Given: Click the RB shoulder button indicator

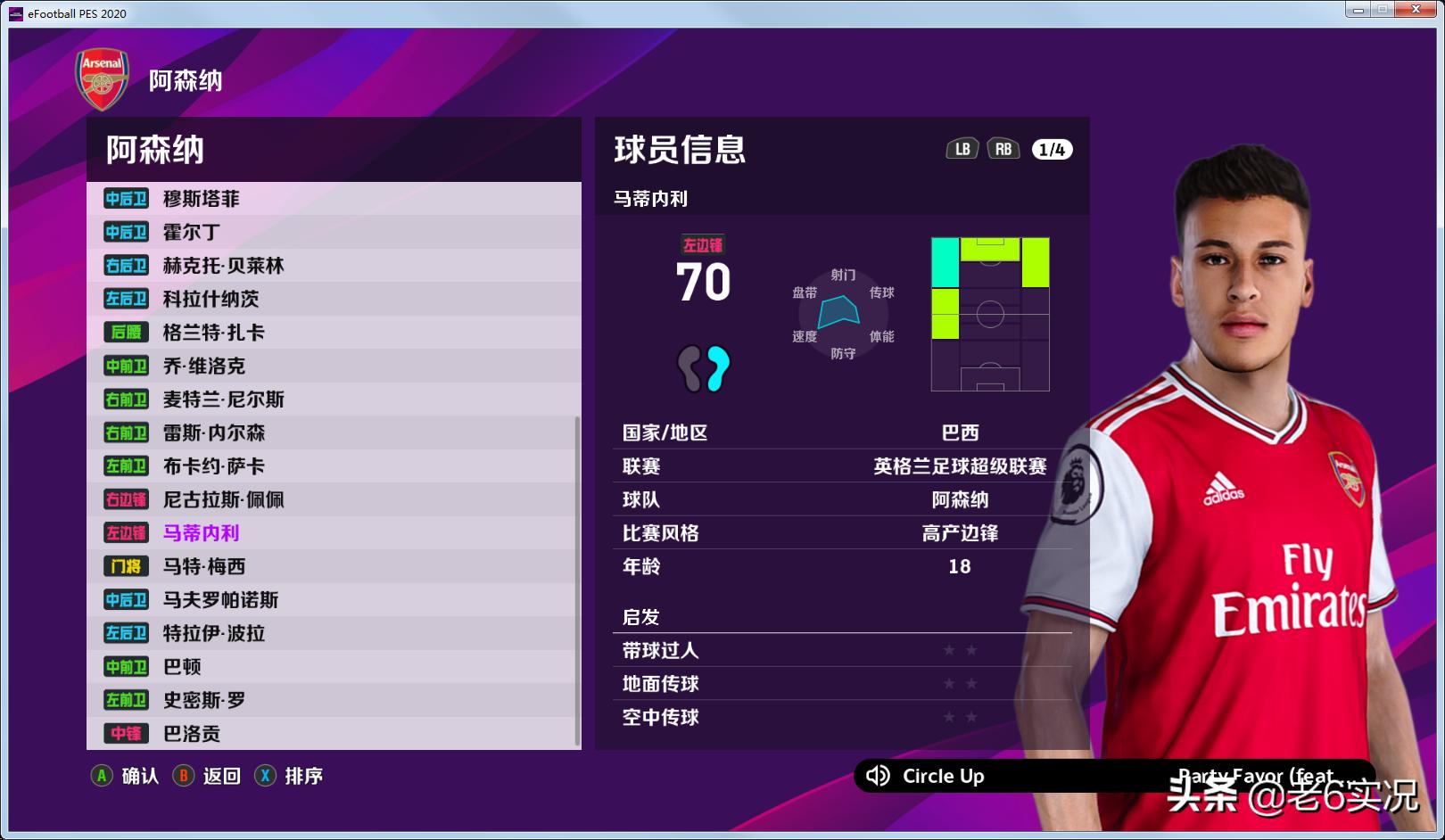Looking at the screenshot, I should 1004,149.
